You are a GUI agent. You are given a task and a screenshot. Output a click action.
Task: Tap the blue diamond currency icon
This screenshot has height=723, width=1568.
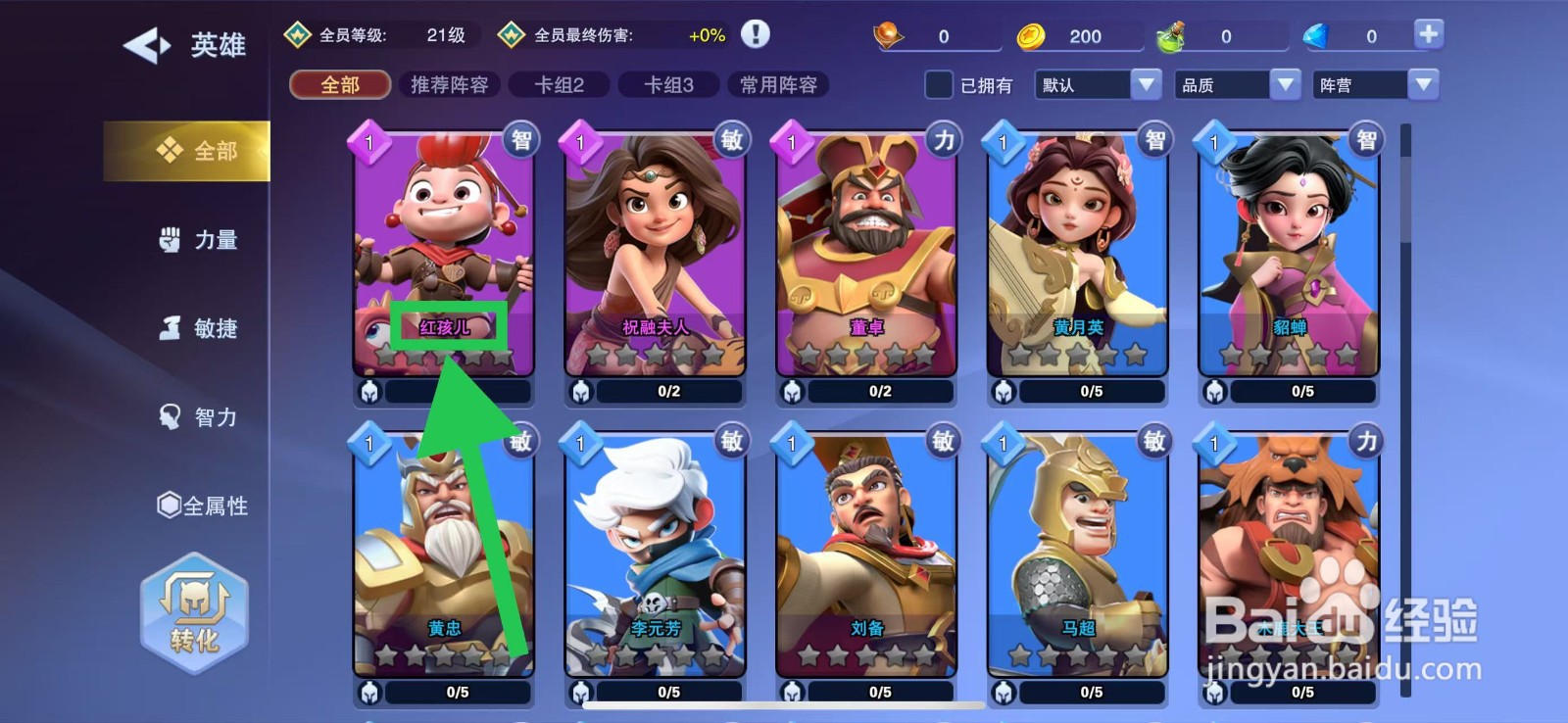[1318, 33]
